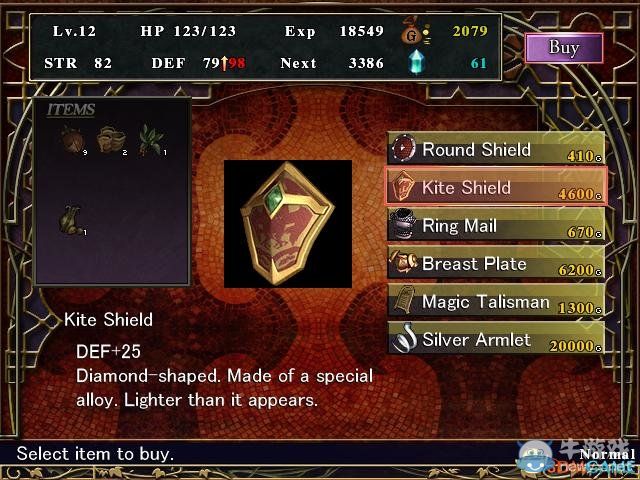Screen dimensions: 640x480
Task: Select Round Shield for 410 gold
Action: point(496,150)
